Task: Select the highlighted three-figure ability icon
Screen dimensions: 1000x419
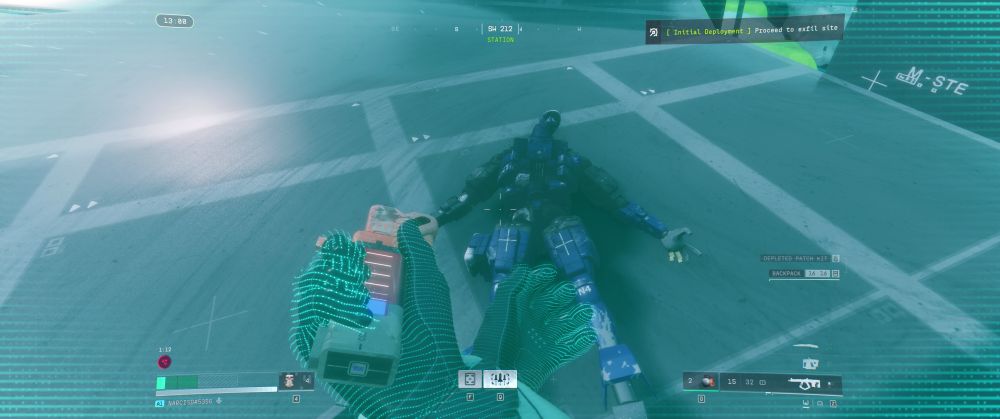Action: click(x=500, y=379)
